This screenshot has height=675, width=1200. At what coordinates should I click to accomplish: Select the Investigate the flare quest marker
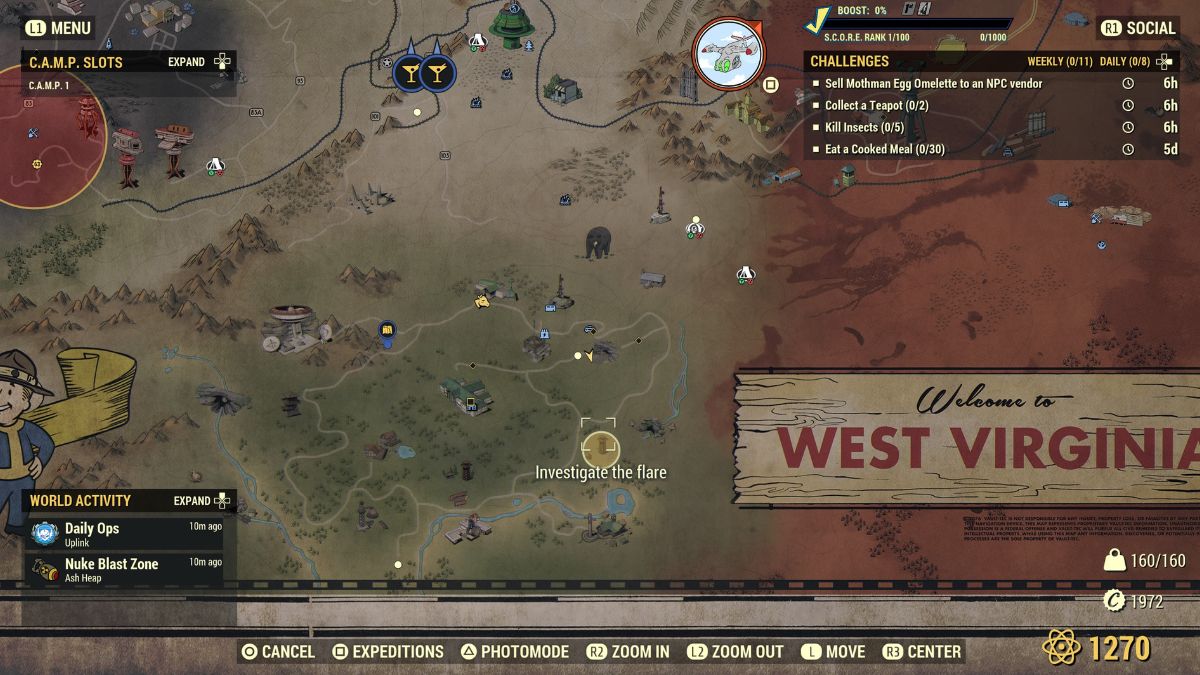click(600, 449)
